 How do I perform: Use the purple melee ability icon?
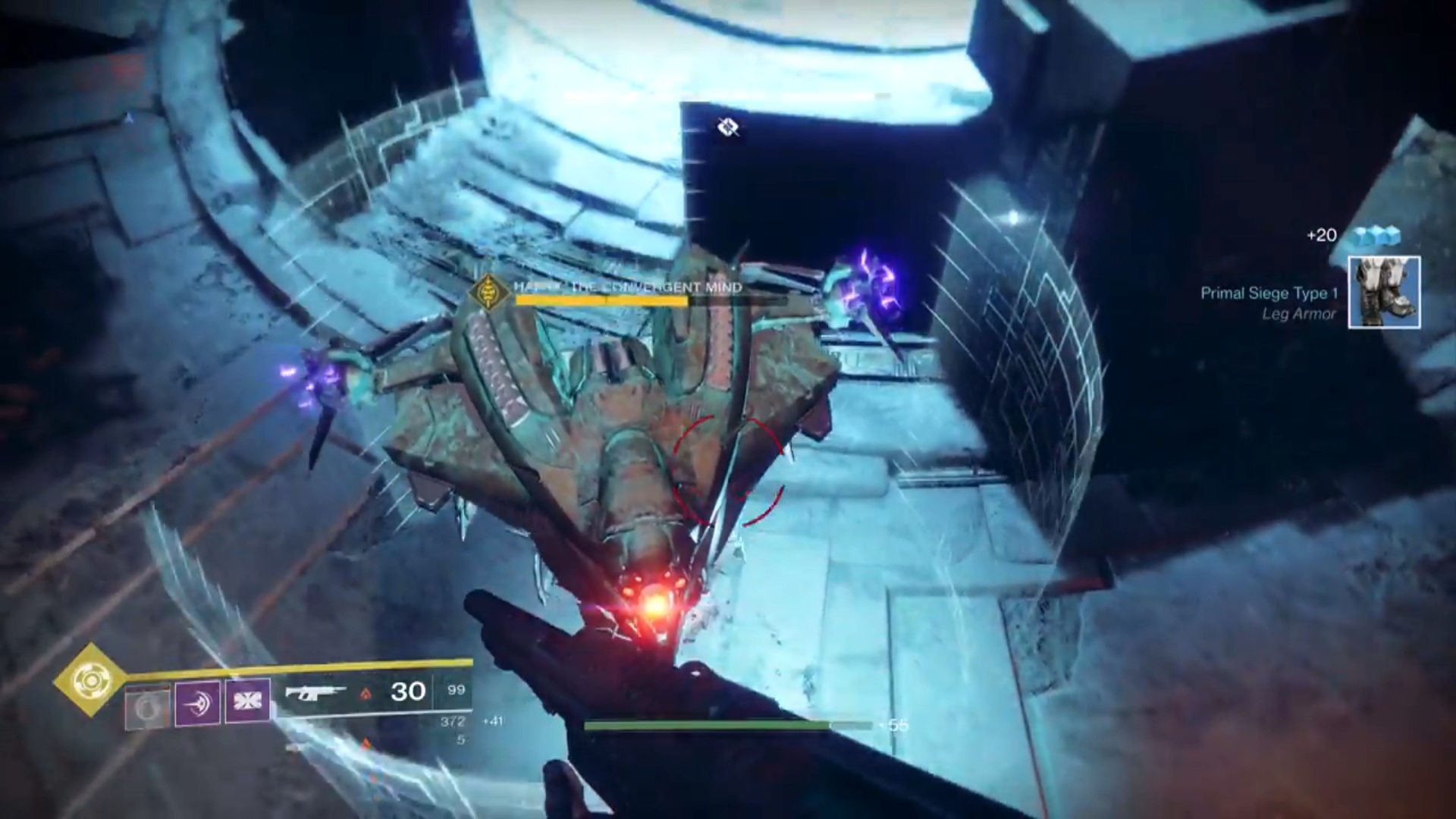[x=198, y=702]
